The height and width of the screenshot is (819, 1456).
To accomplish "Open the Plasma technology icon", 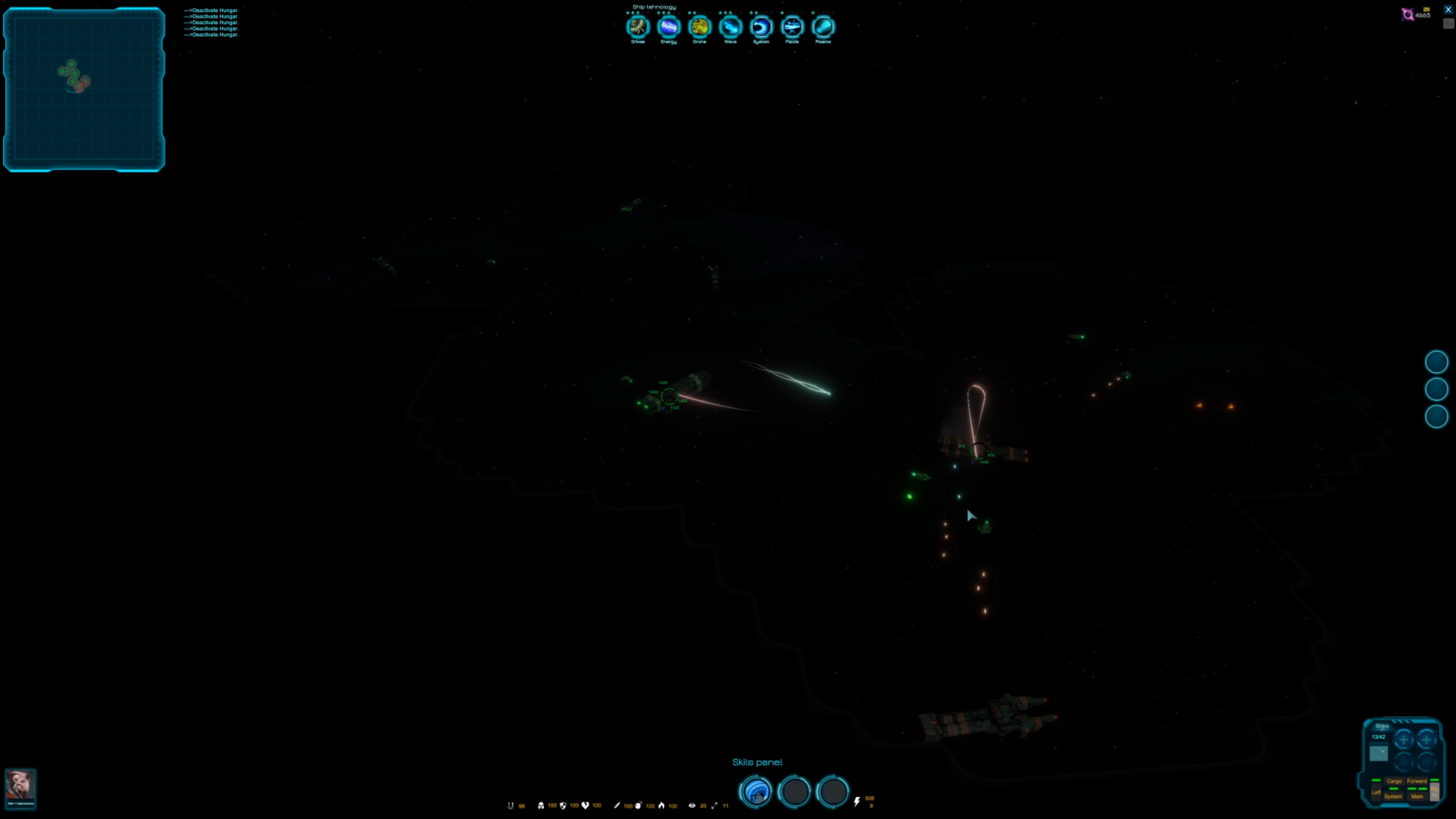I will 823,27.
